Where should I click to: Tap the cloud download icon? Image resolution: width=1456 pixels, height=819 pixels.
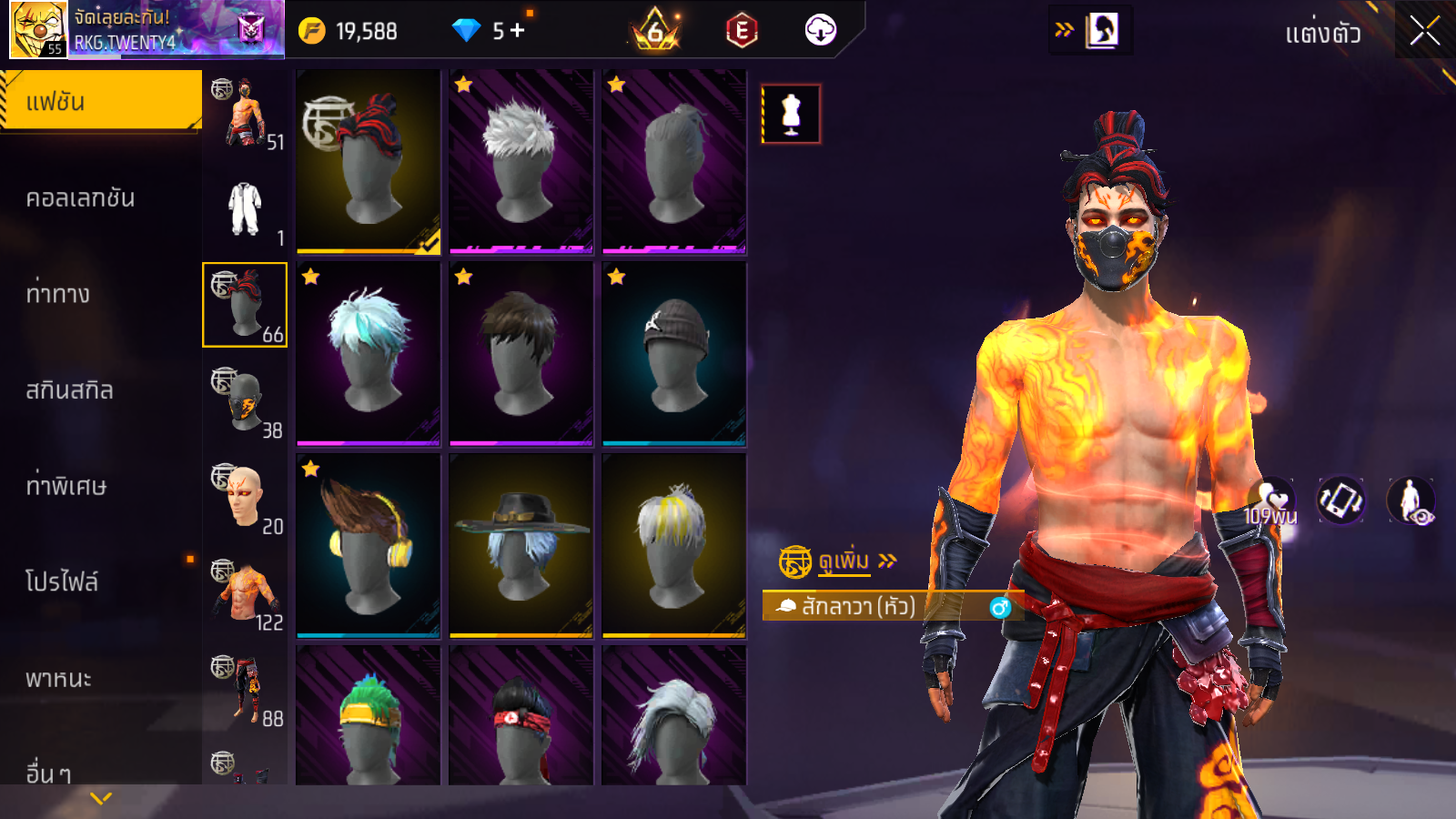pos(820,31)
